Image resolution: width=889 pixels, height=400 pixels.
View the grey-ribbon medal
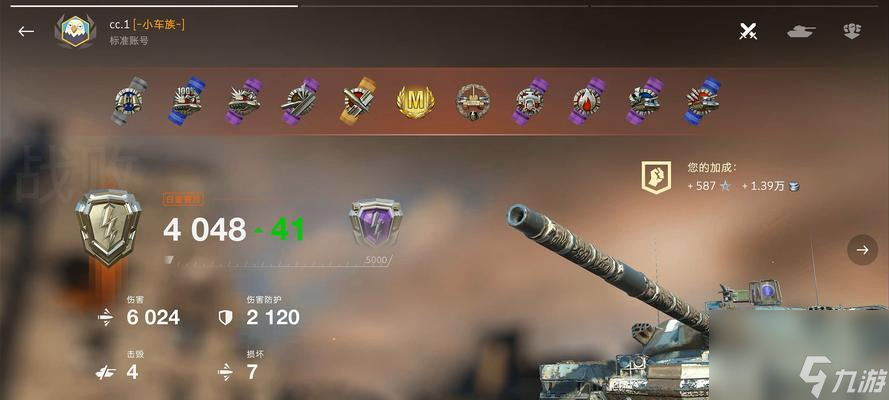[x=128, y=101]
